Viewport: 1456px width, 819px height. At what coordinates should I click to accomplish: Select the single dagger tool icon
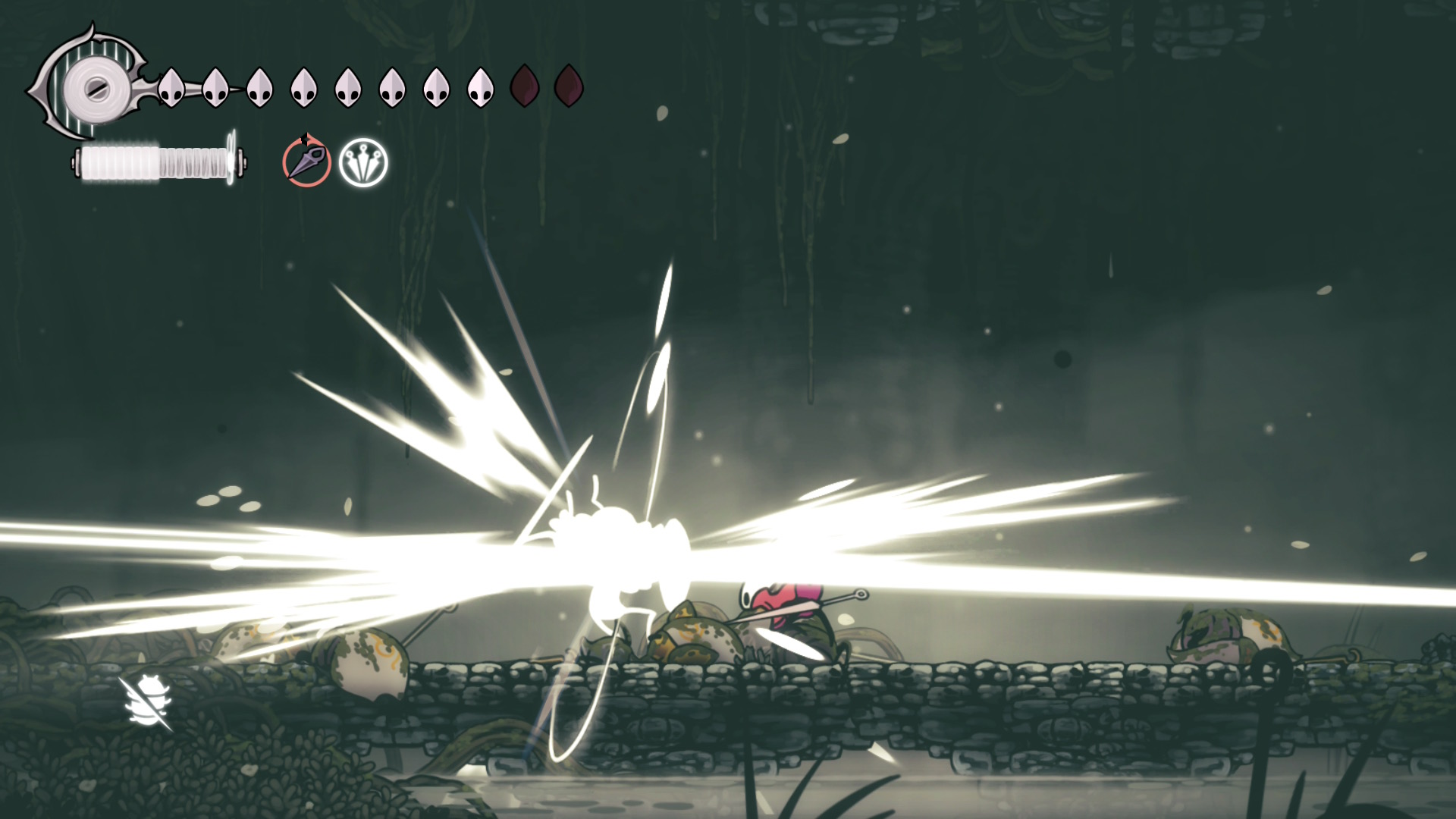307,162
